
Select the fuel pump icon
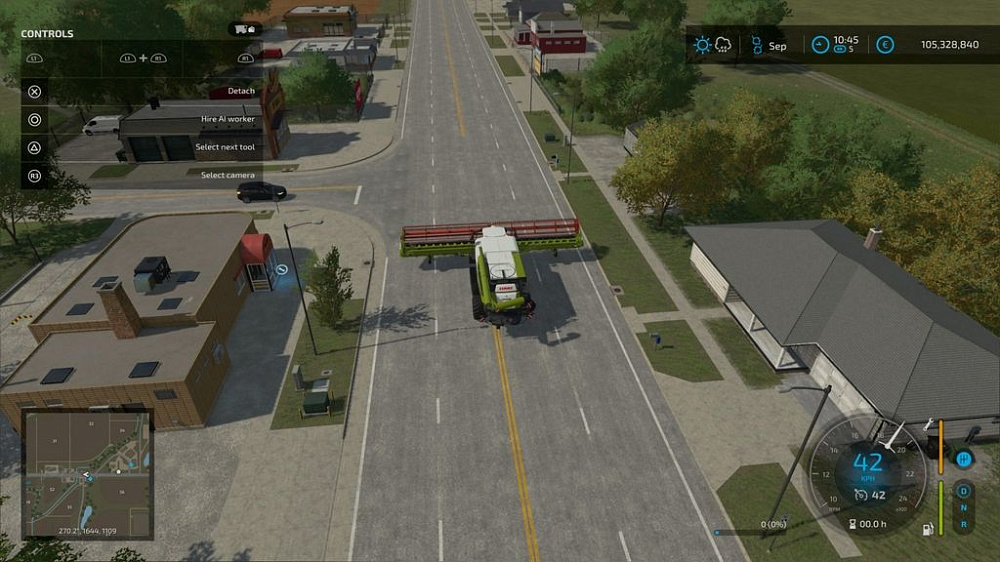pyautogui.click(x=929, y=528)
